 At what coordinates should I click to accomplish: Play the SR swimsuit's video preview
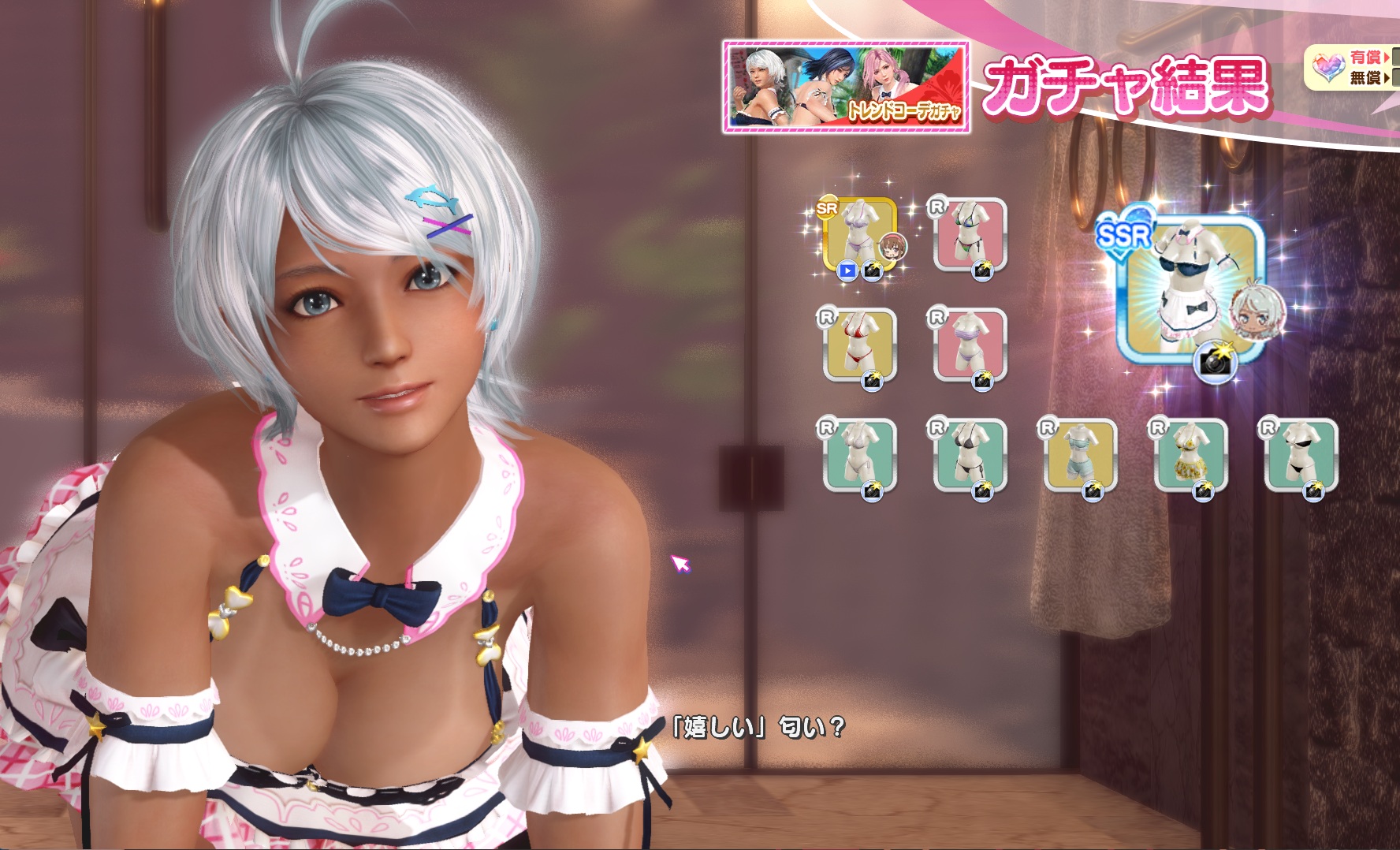[x=847, y=271]
